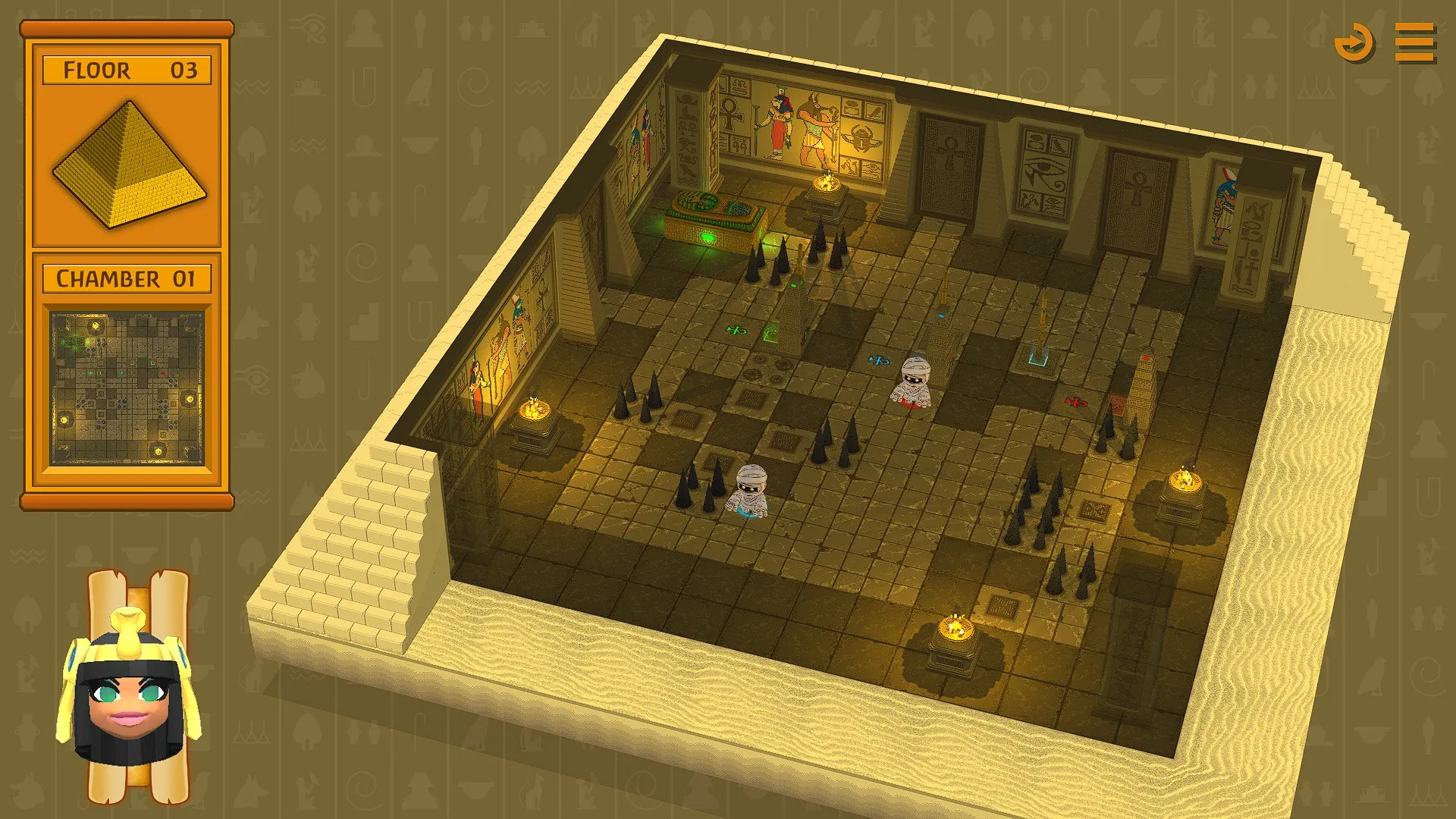Select the red-footed mummy in the center
The height and width of the screenshot is (819, 1456).
pyautogui.click(x=914, y=379)
